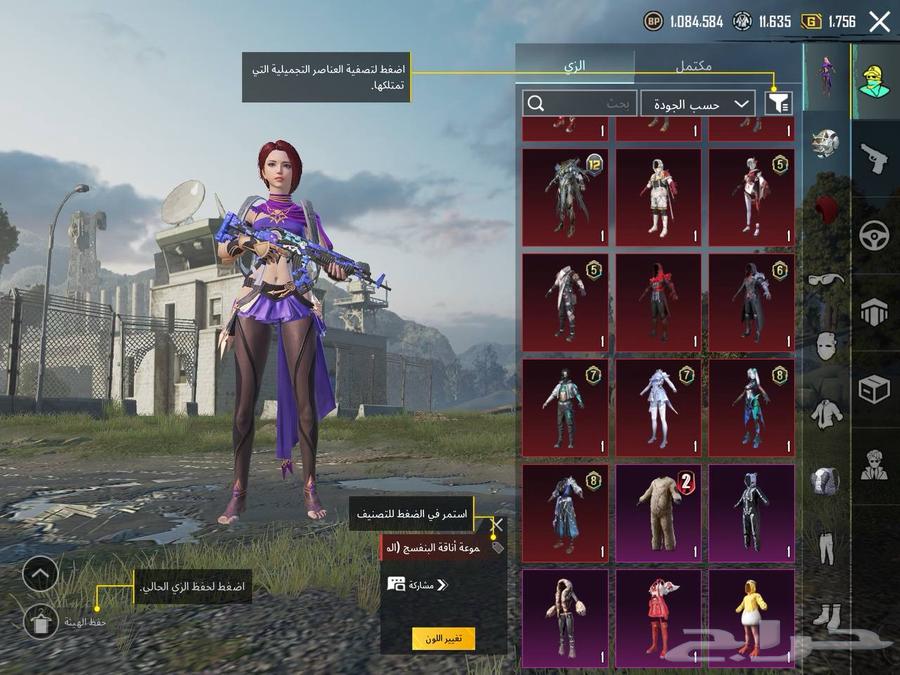
Task: Expand the up-arrow circle button
Action: [x=40, y=573]
